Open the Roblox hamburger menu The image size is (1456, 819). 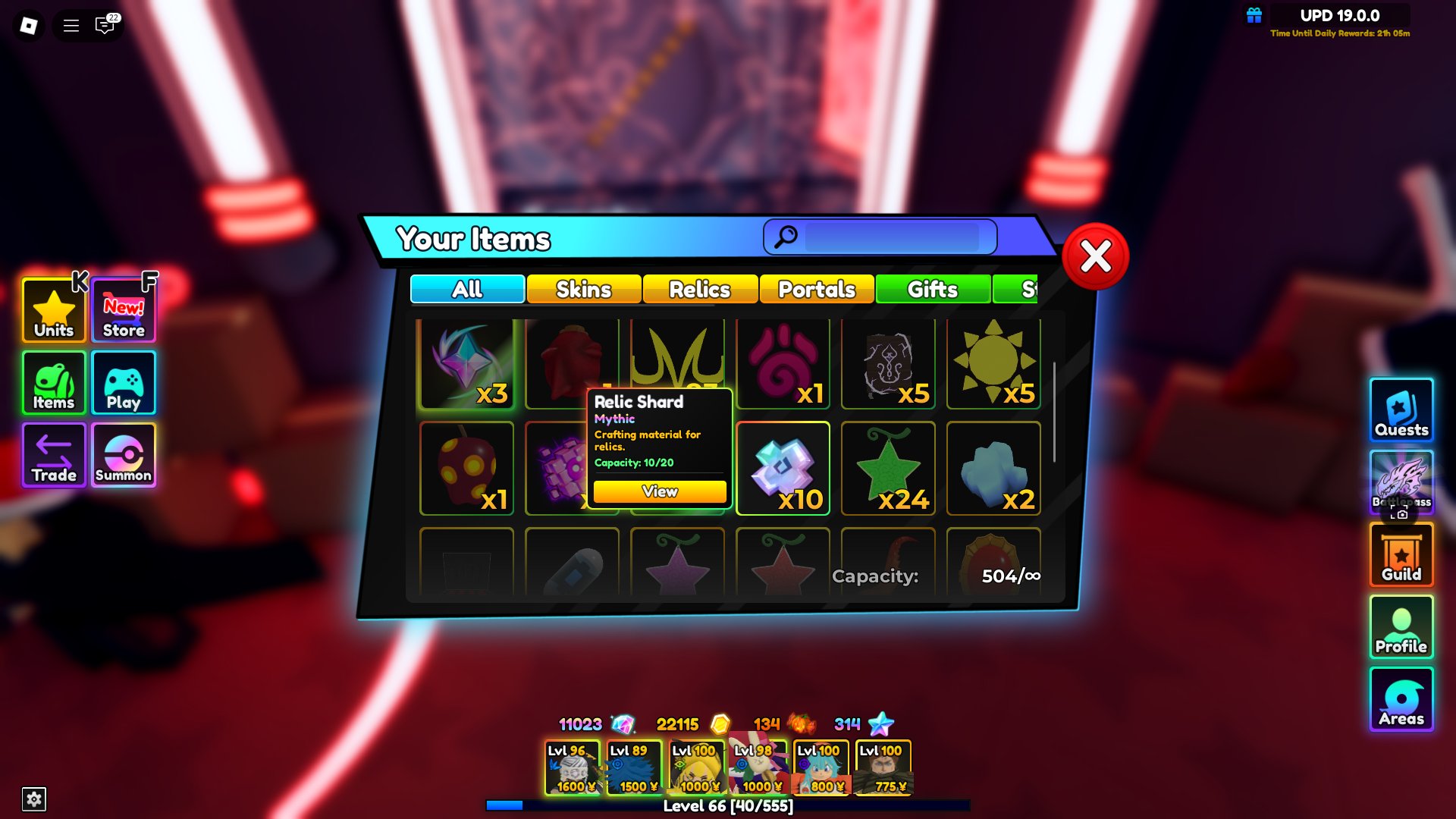[70, 25]
